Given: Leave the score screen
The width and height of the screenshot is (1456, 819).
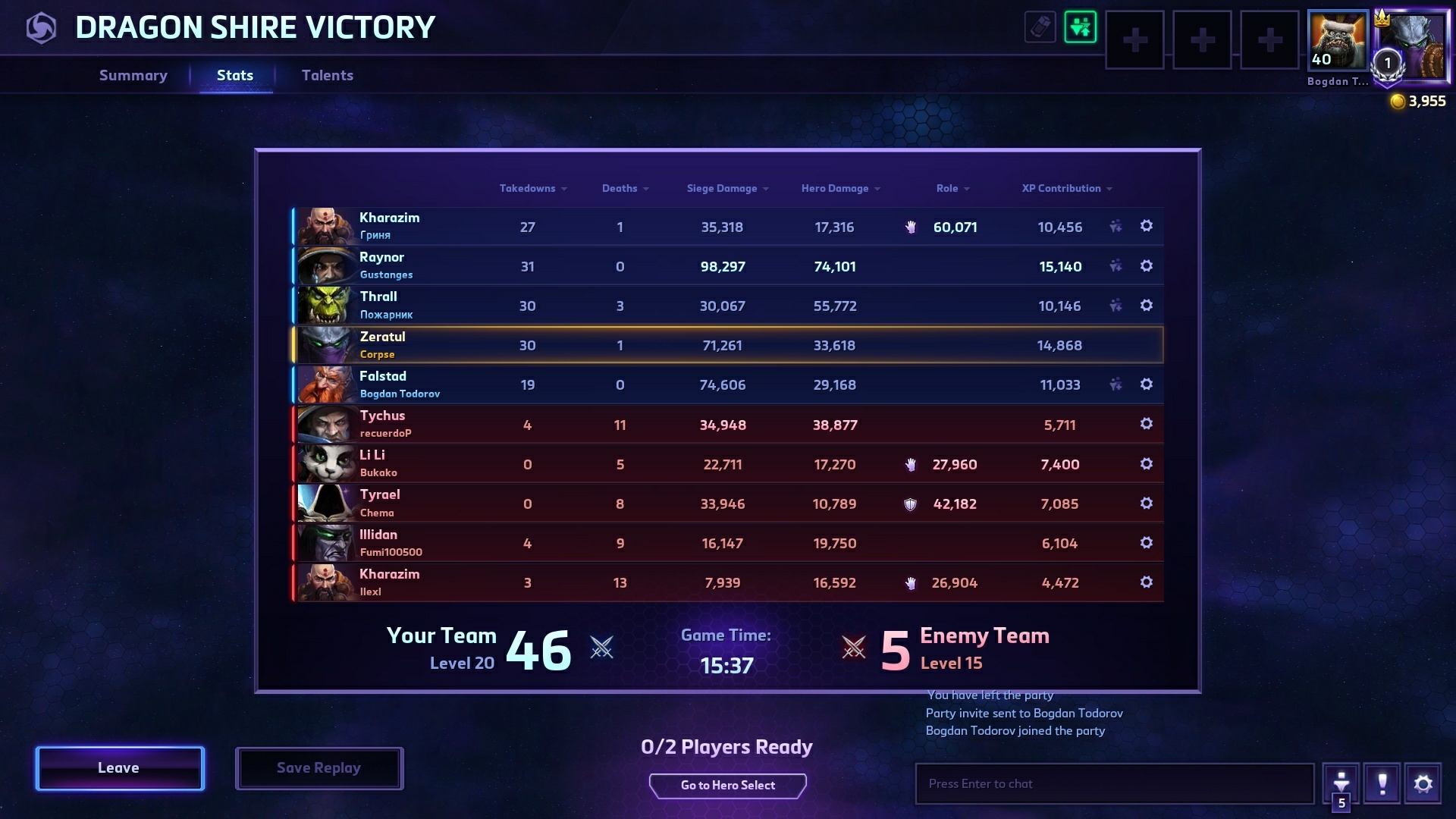Looking at the screenshot, I should click(x=119, y=768).
